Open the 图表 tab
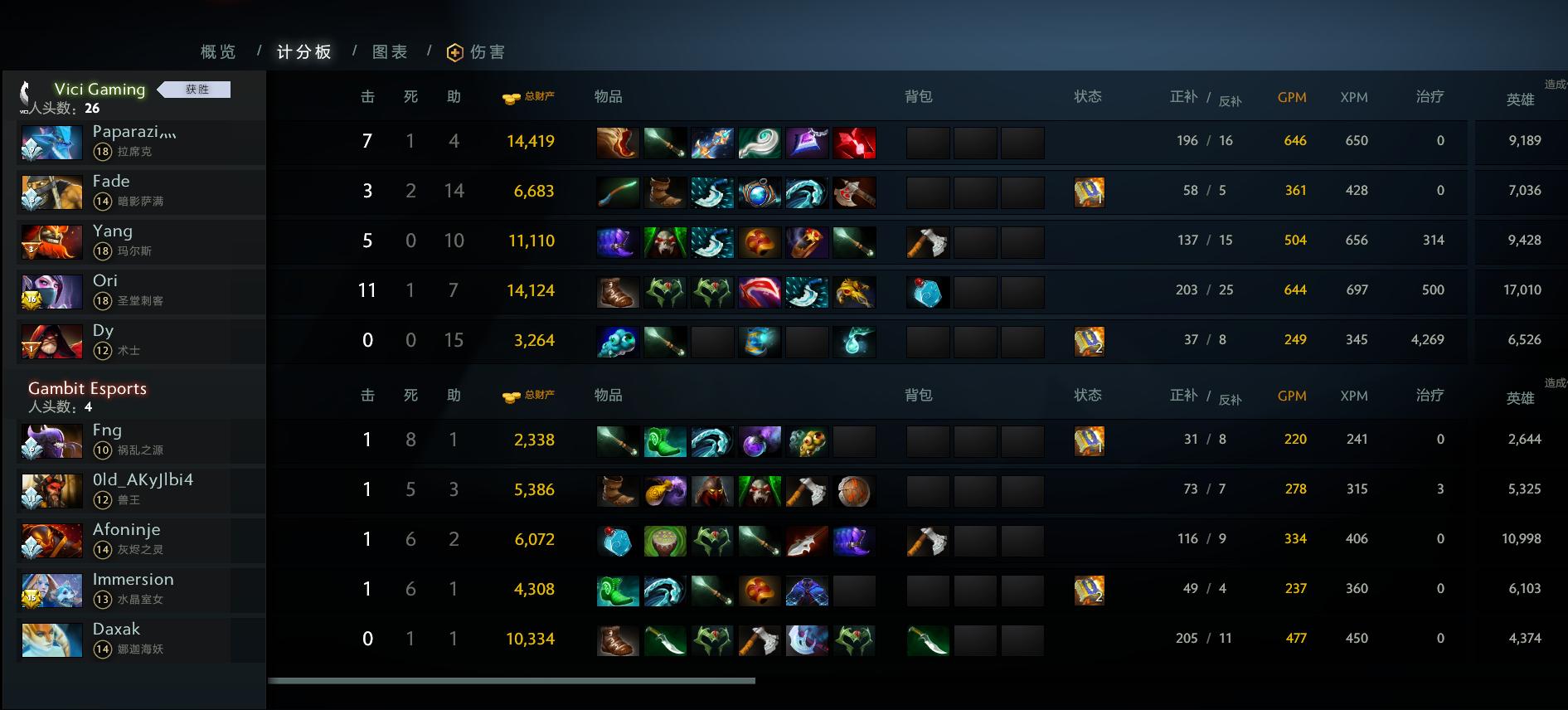Image resolution: width=1568 pixels, height=710 pixels. (390, 51)
